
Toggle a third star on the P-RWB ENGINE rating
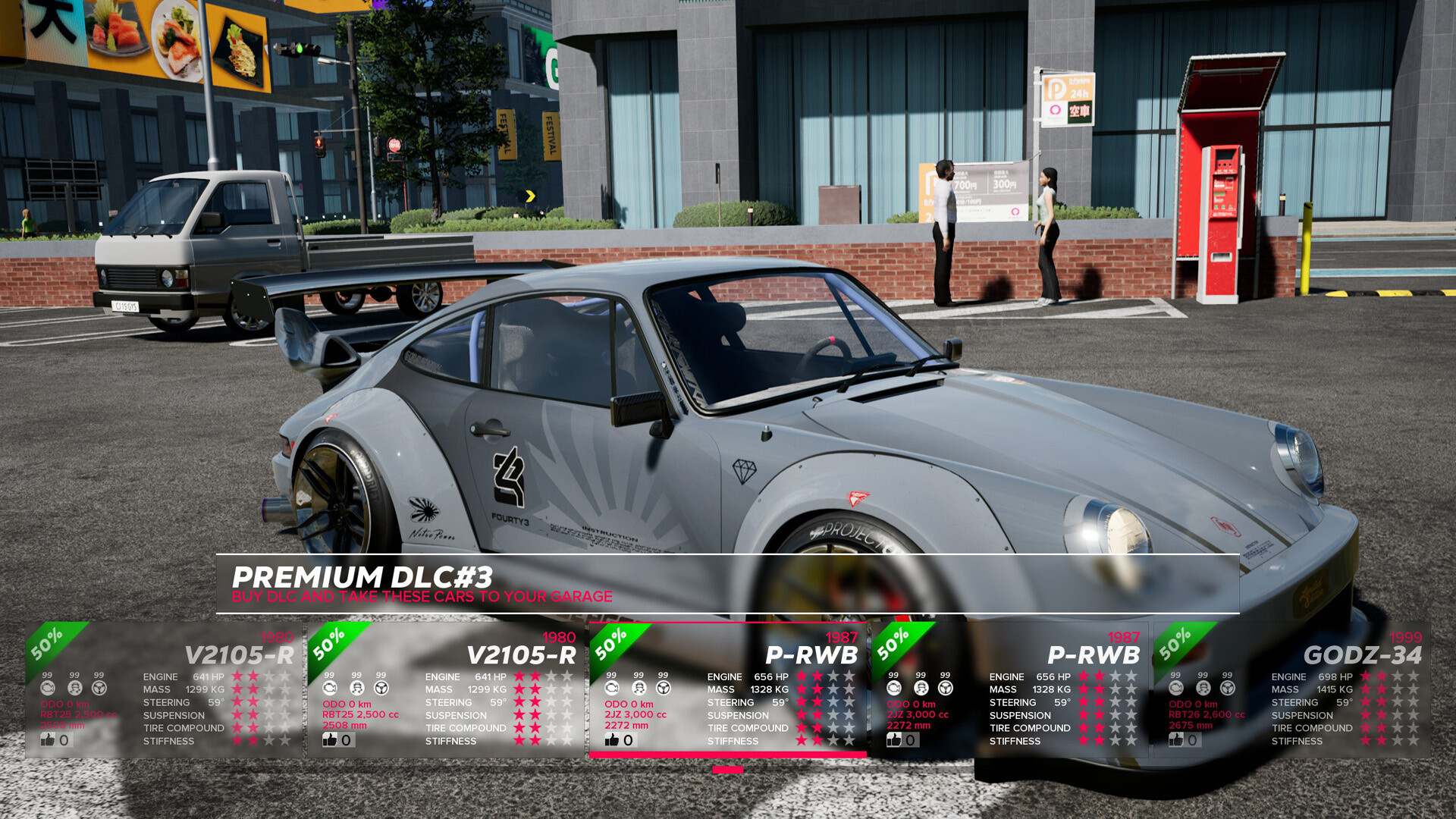coord(832,675)
